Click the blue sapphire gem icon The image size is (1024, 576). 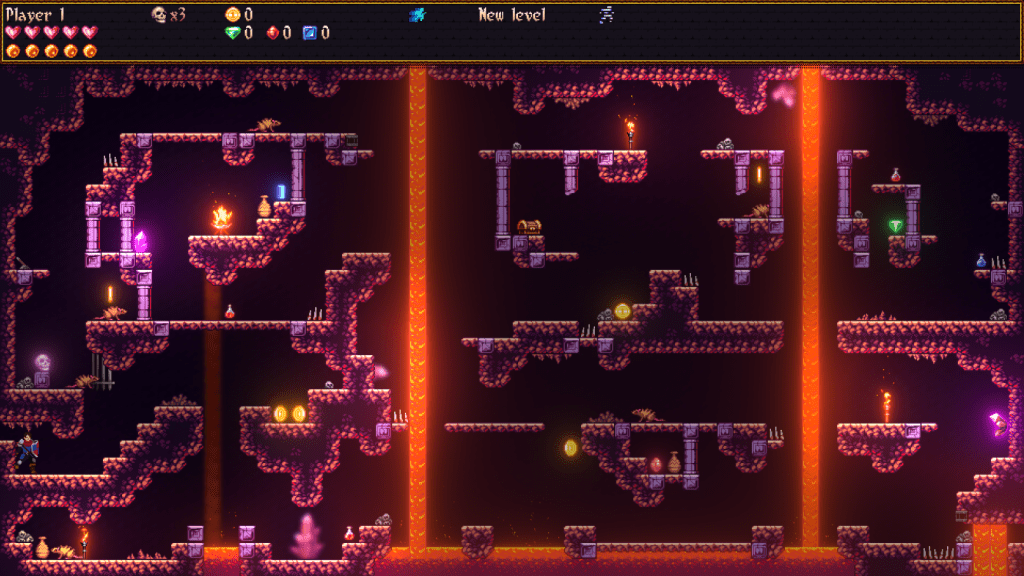(x=310, y=33)
